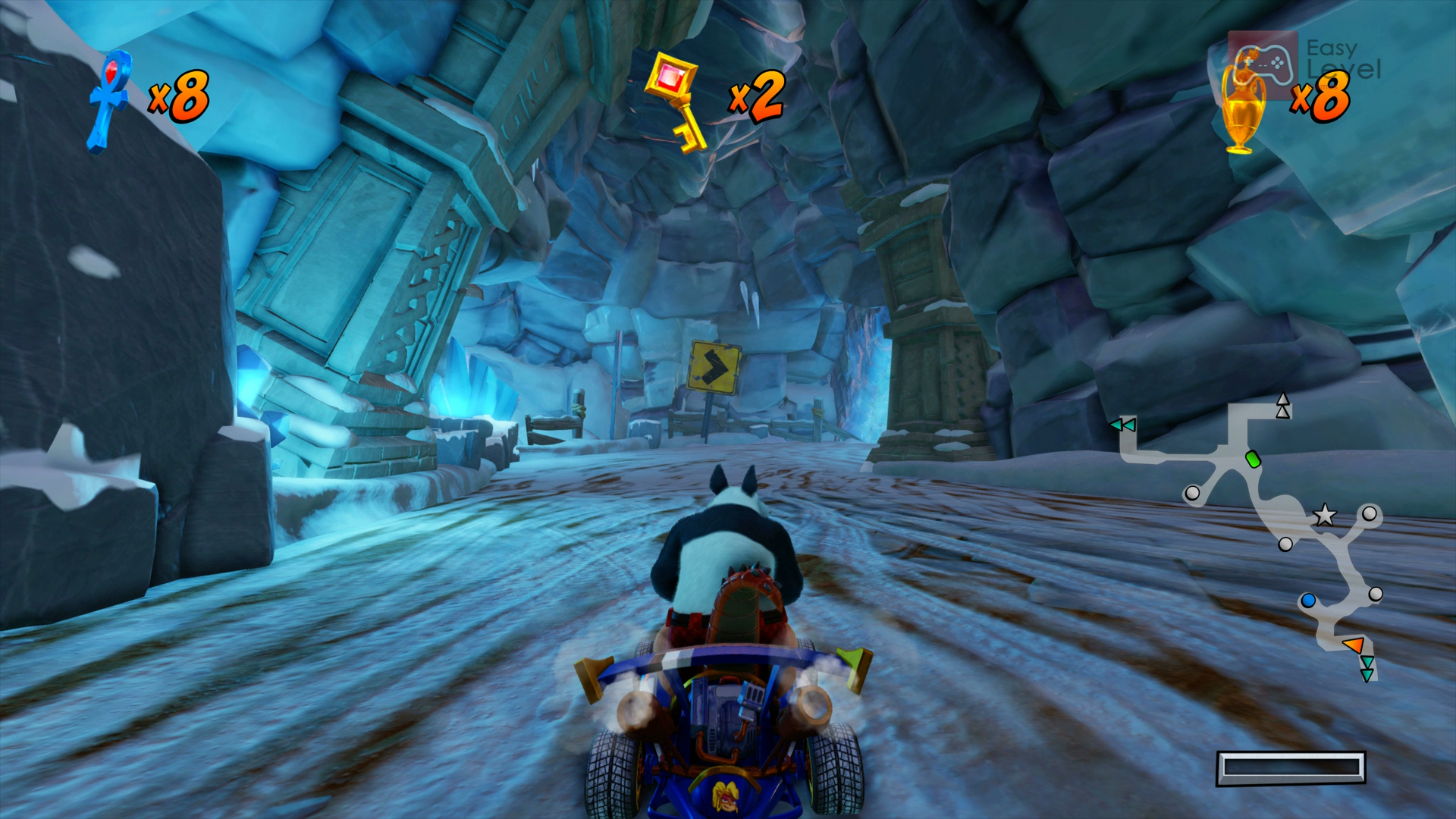
Task: Select the golden boss key icon
Action: (x=675, y=102)
